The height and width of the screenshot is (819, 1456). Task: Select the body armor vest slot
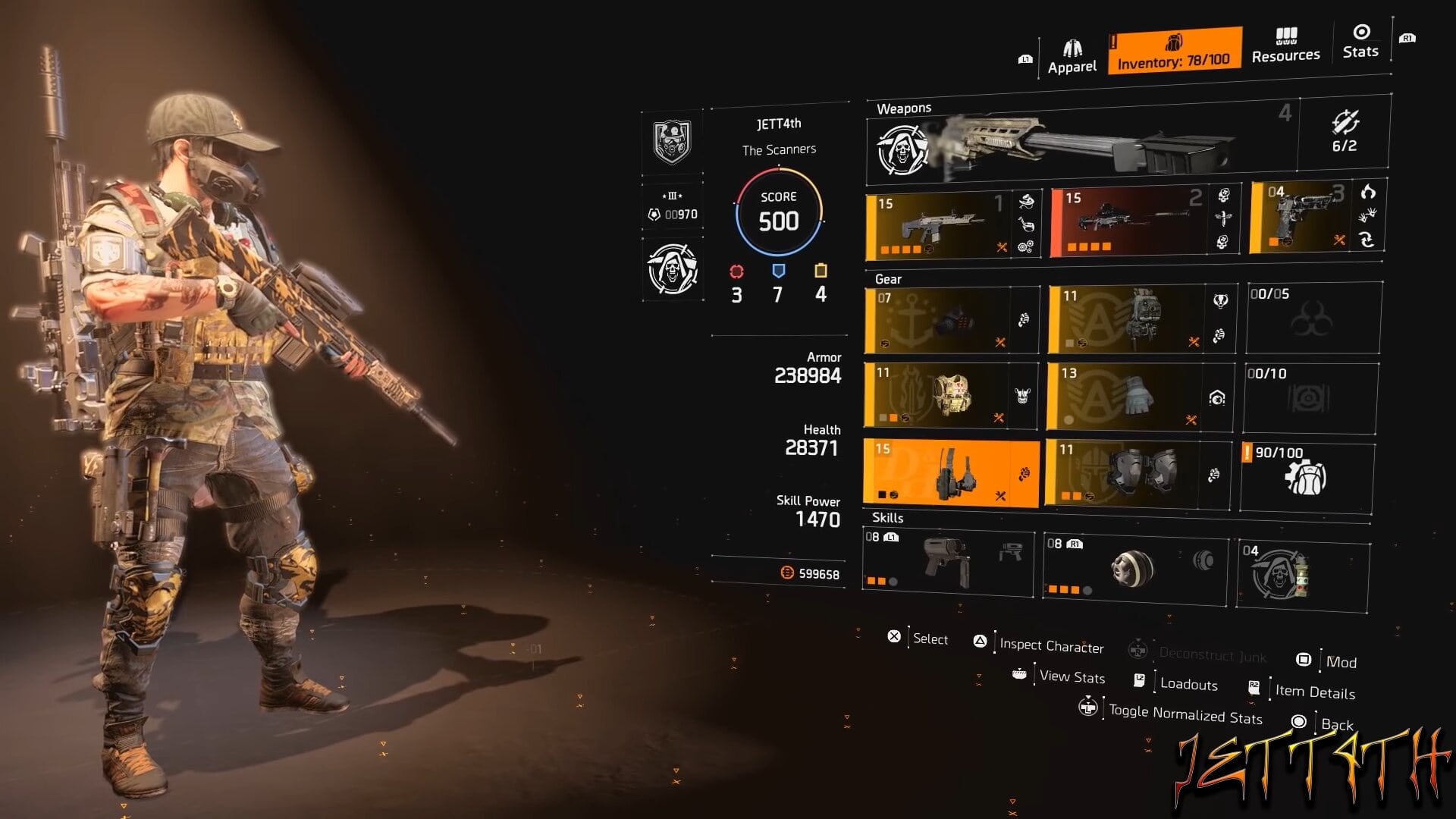(952, 396)
